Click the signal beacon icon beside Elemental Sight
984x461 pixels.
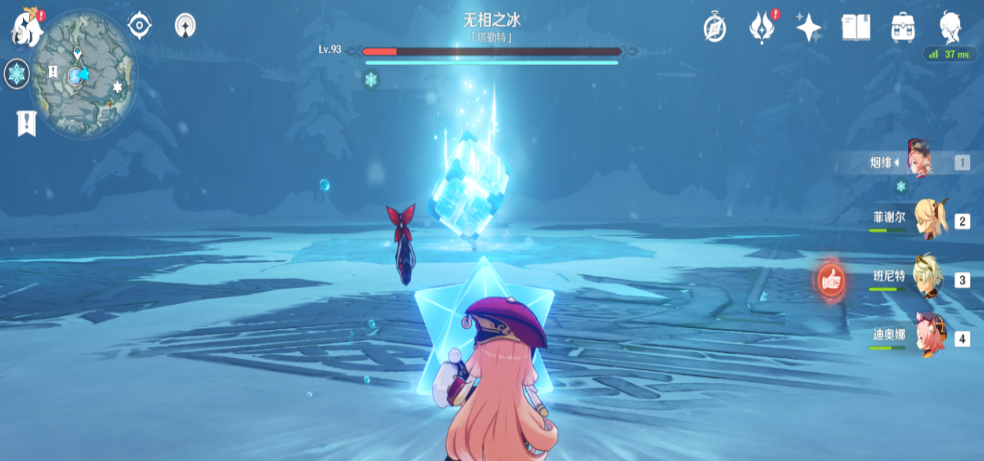click(x=185, y=25)
